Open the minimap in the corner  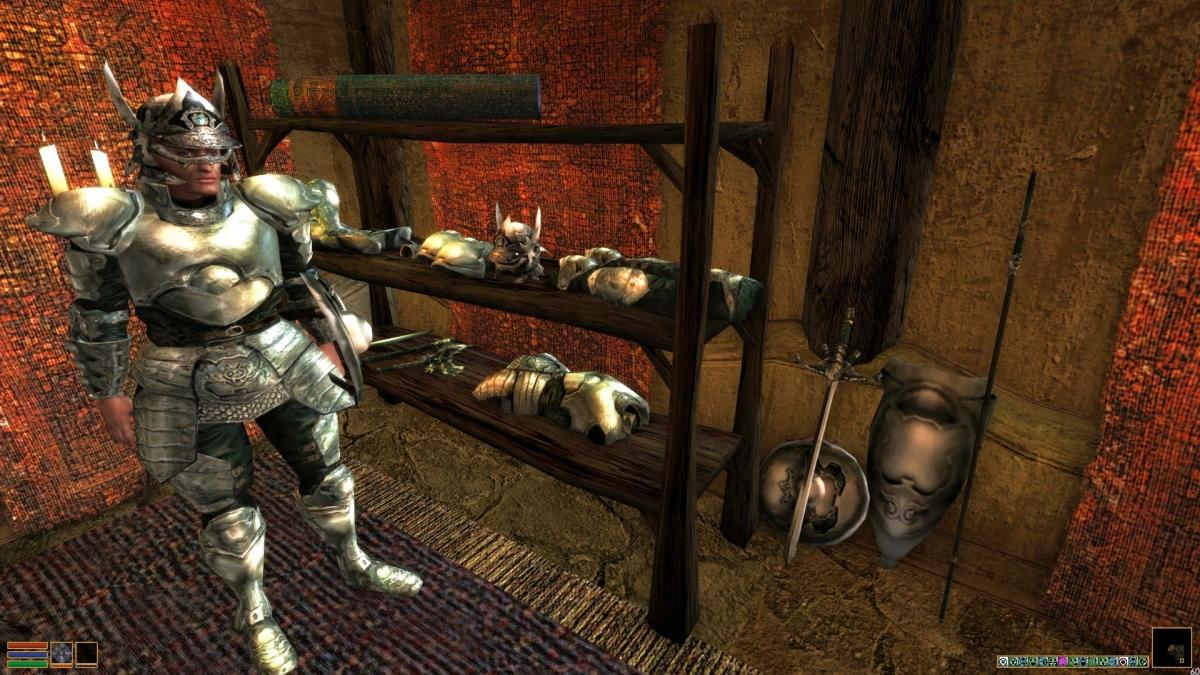[1171, 647]
